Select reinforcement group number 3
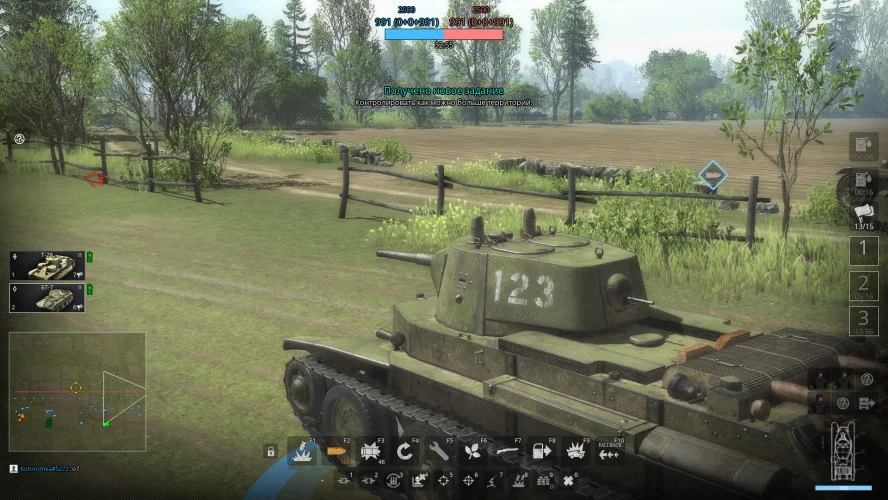888x500 pixels. pyautogui.click(x=863, y=320)
